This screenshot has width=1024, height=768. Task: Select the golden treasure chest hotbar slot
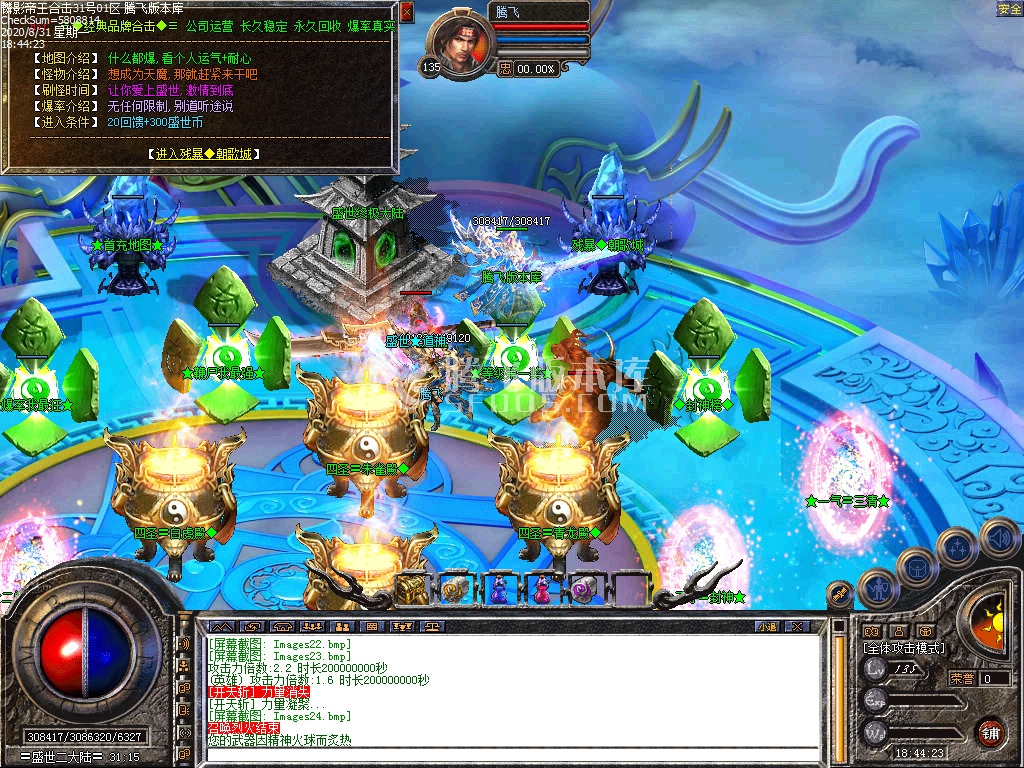[411, 590]
